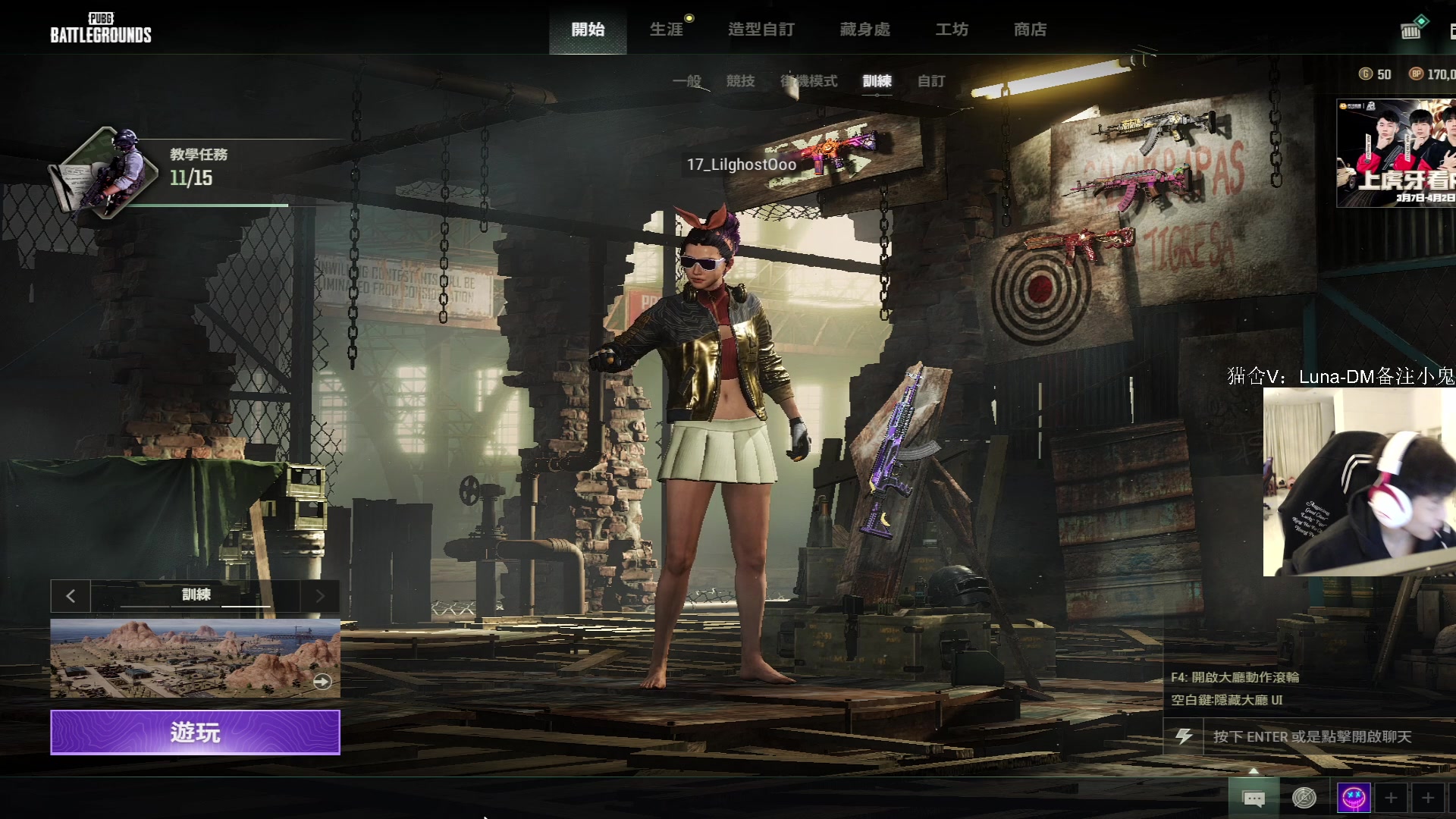This screenshot has width=1456, height=819.
Task: Click the 遊玩 play button
Action: pyautogui.click(x=195, y=733)
